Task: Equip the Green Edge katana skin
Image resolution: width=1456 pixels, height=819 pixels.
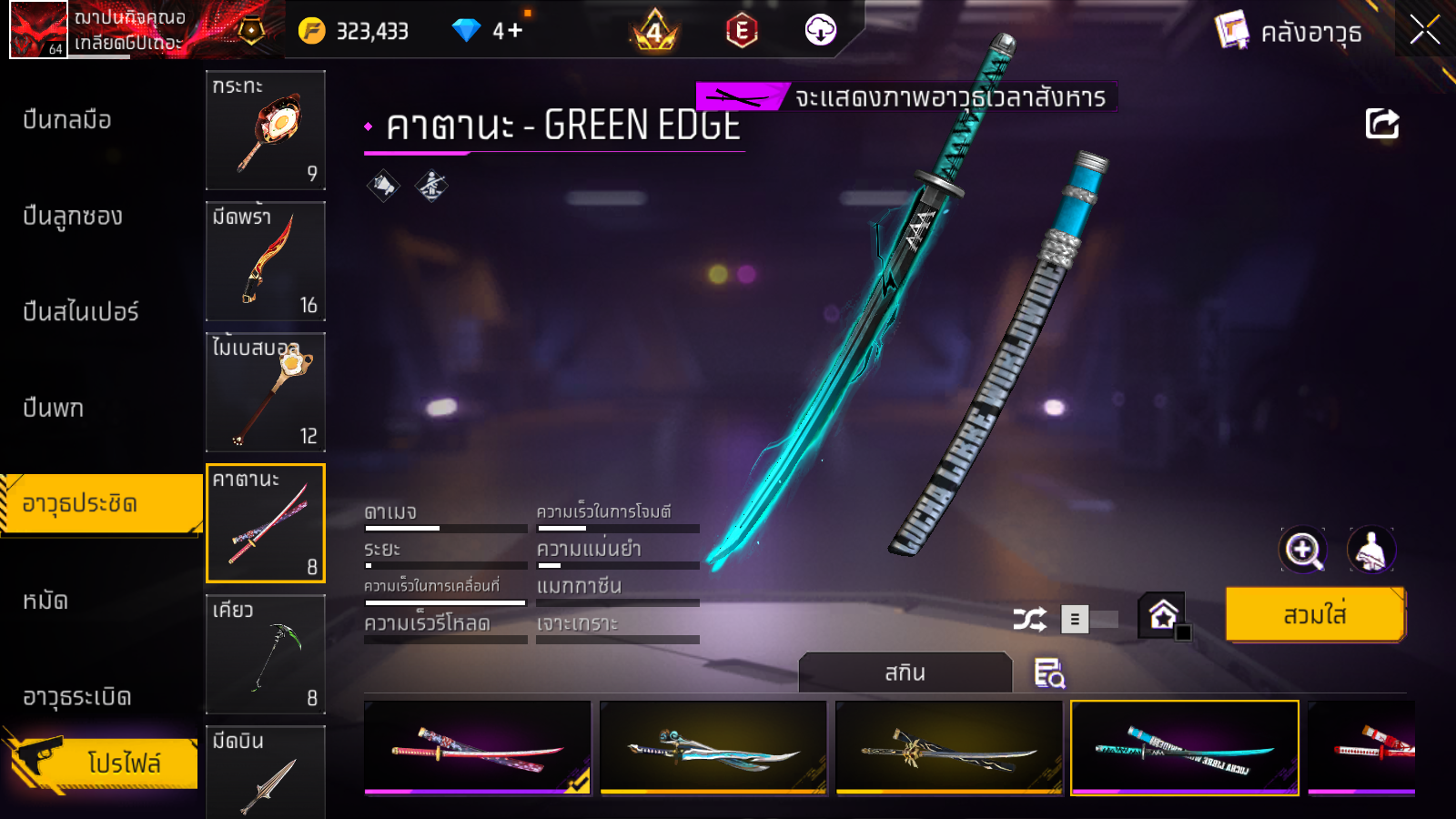Action: pos(1315,615)
